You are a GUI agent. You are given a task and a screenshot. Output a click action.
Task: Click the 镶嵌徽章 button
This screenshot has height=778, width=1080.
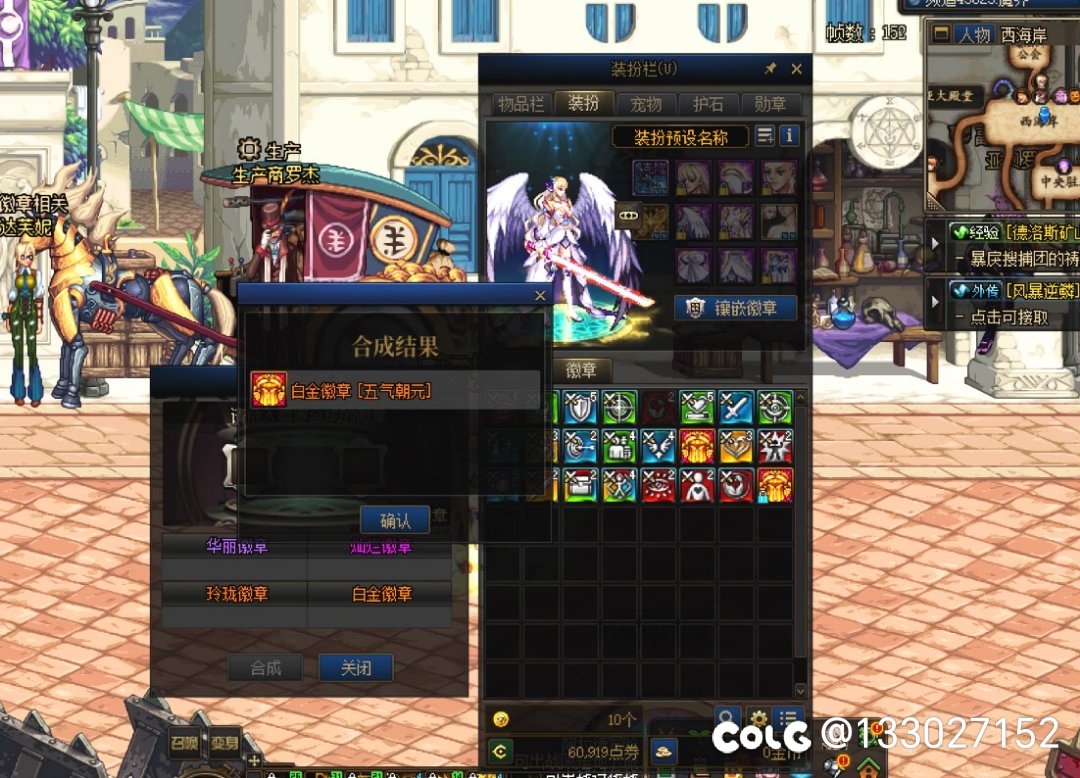[737, 308]
